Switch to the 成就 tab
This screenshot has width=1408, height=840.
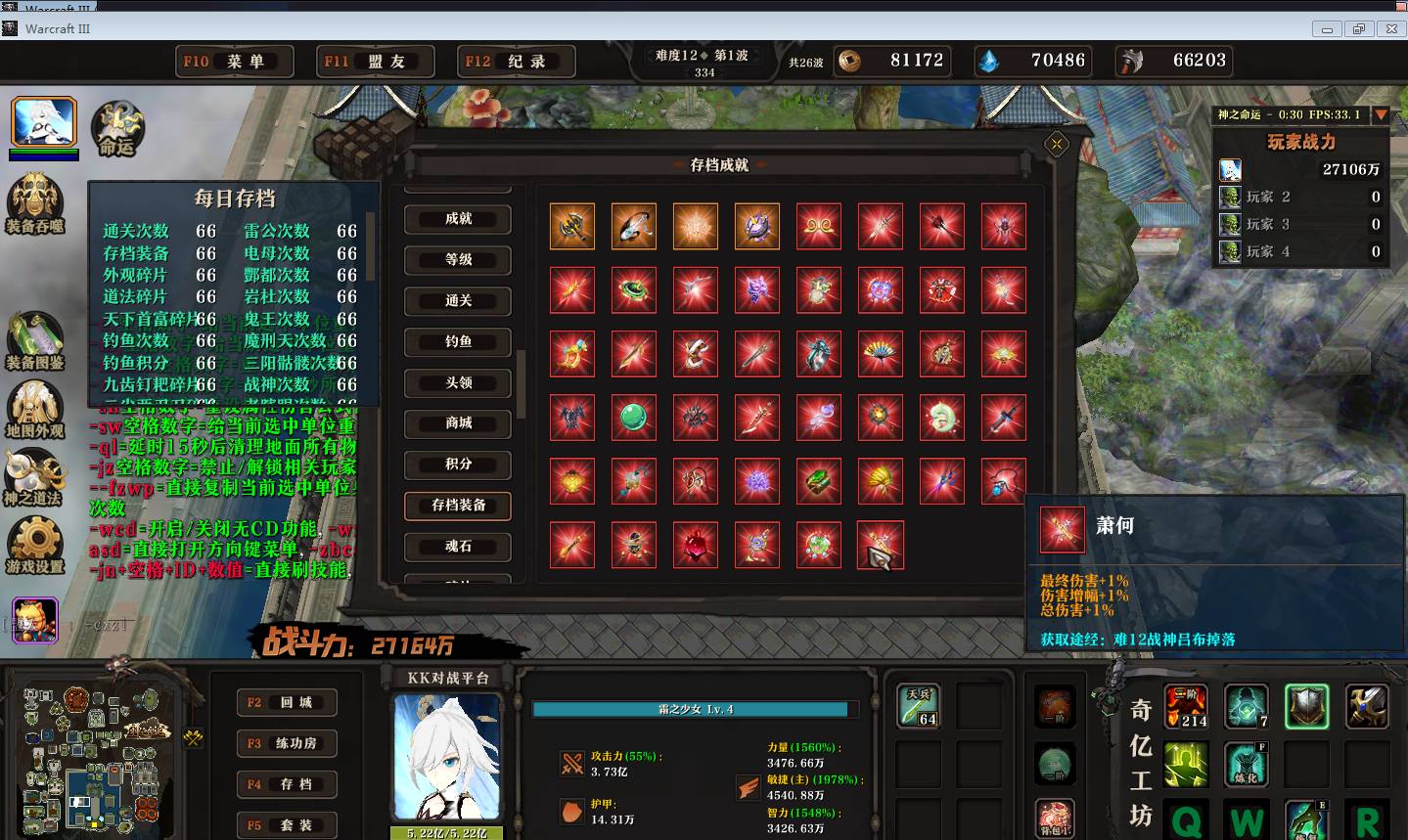[x=458, y=219]
